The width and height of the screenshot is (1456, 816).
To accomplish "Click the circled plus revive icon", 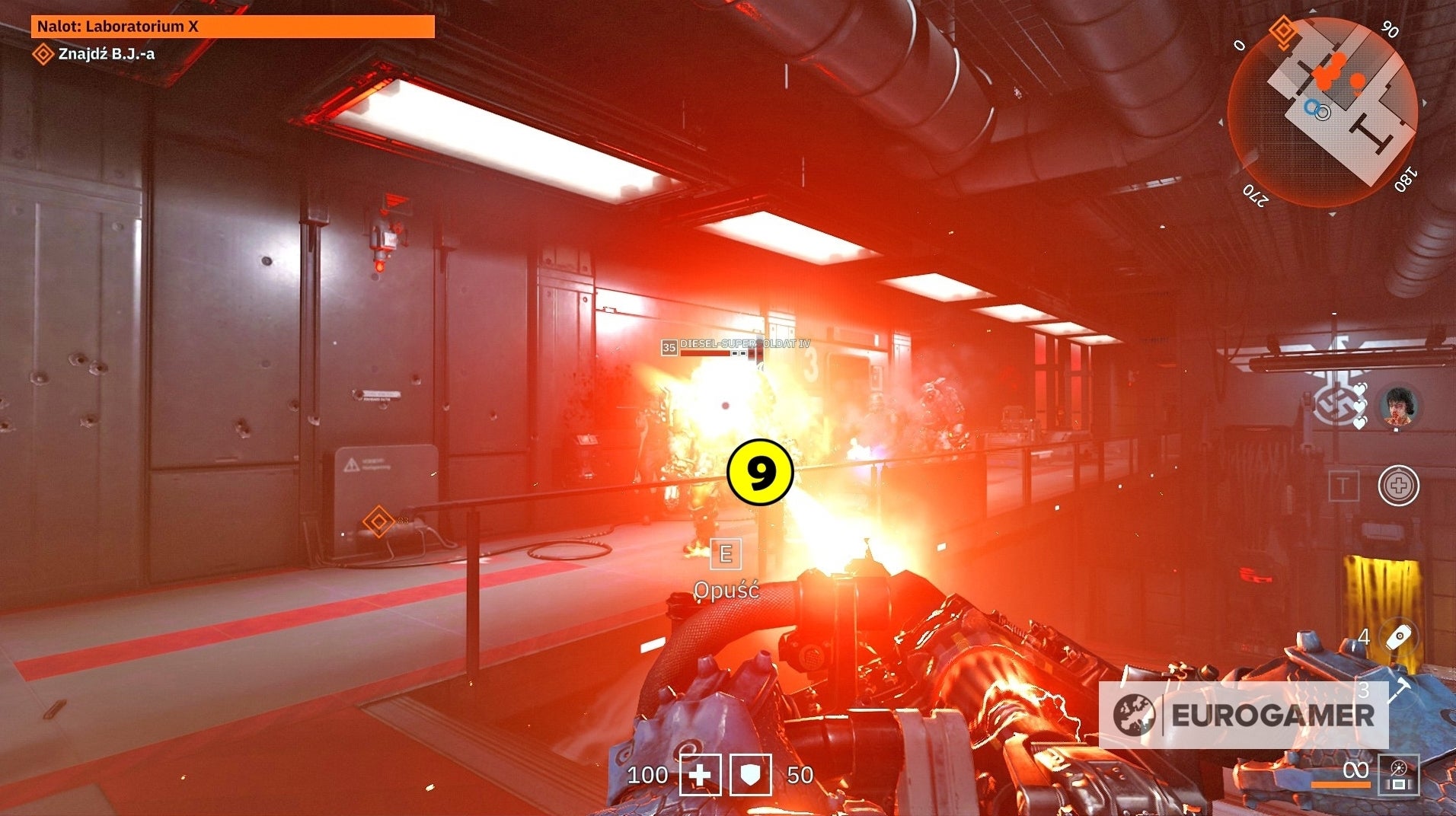I will [x=1397, y=486].
